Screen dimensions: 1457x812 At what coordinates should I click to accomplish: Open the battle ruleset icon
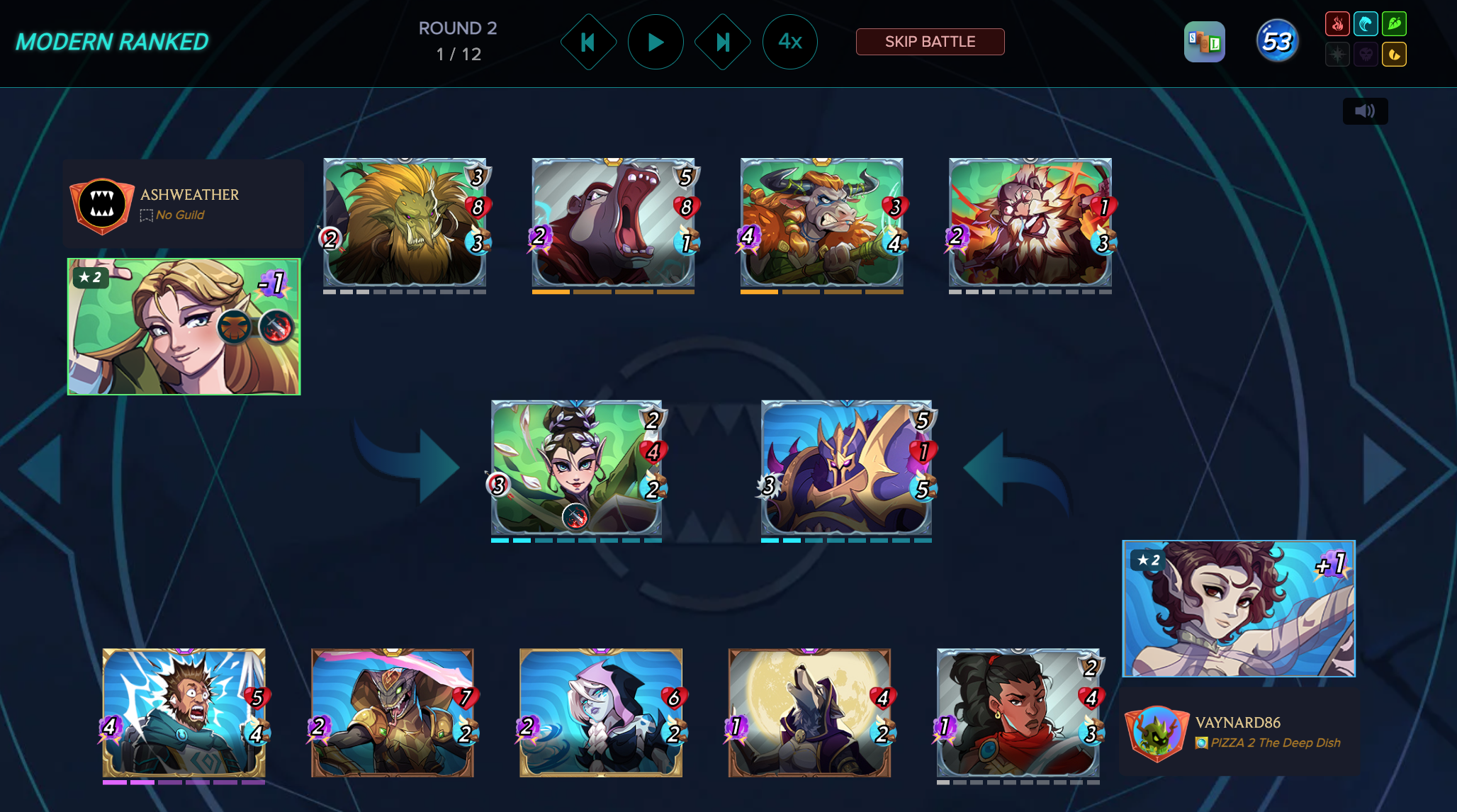pos(1204,42)
